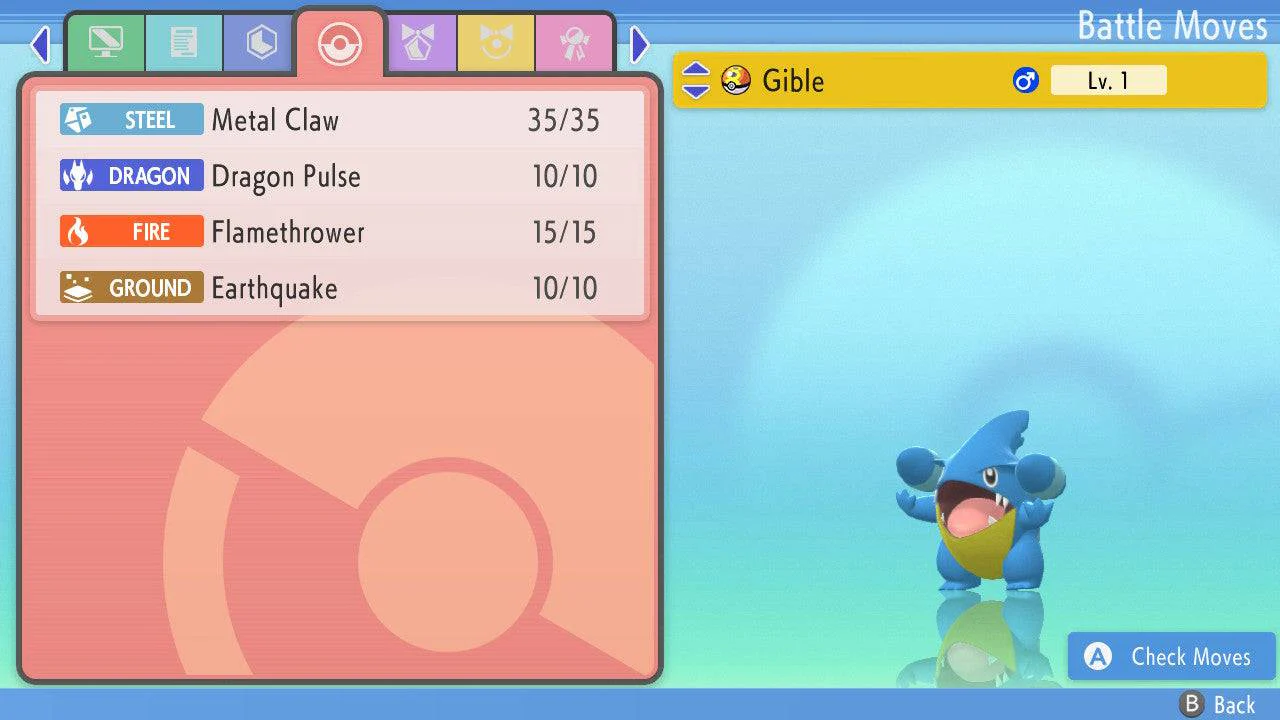
Task: Open the monitor-style summary tab icon
Action: (106, 43)
